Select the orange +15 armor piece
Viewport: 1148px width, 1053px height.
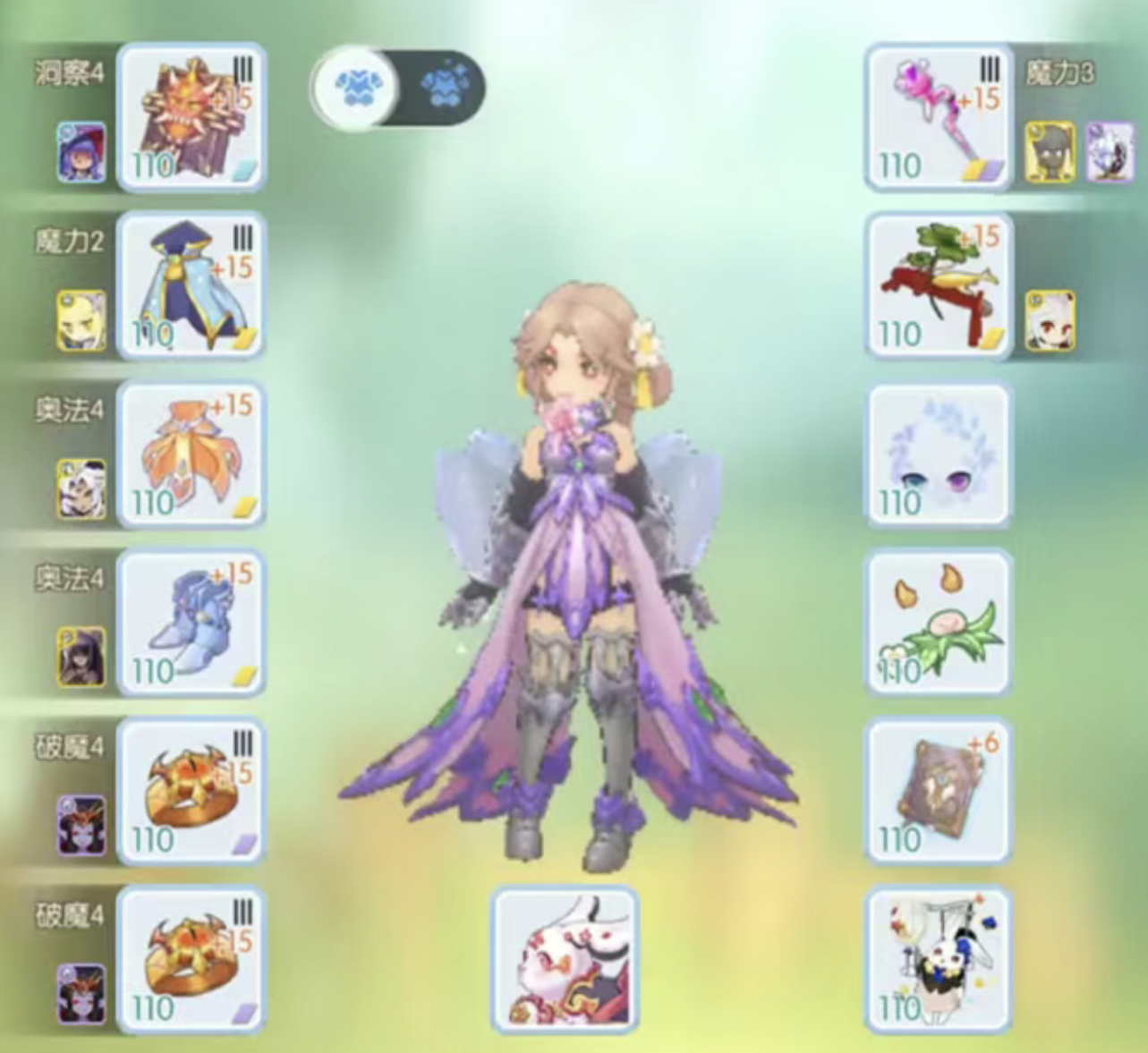point(191,454)
